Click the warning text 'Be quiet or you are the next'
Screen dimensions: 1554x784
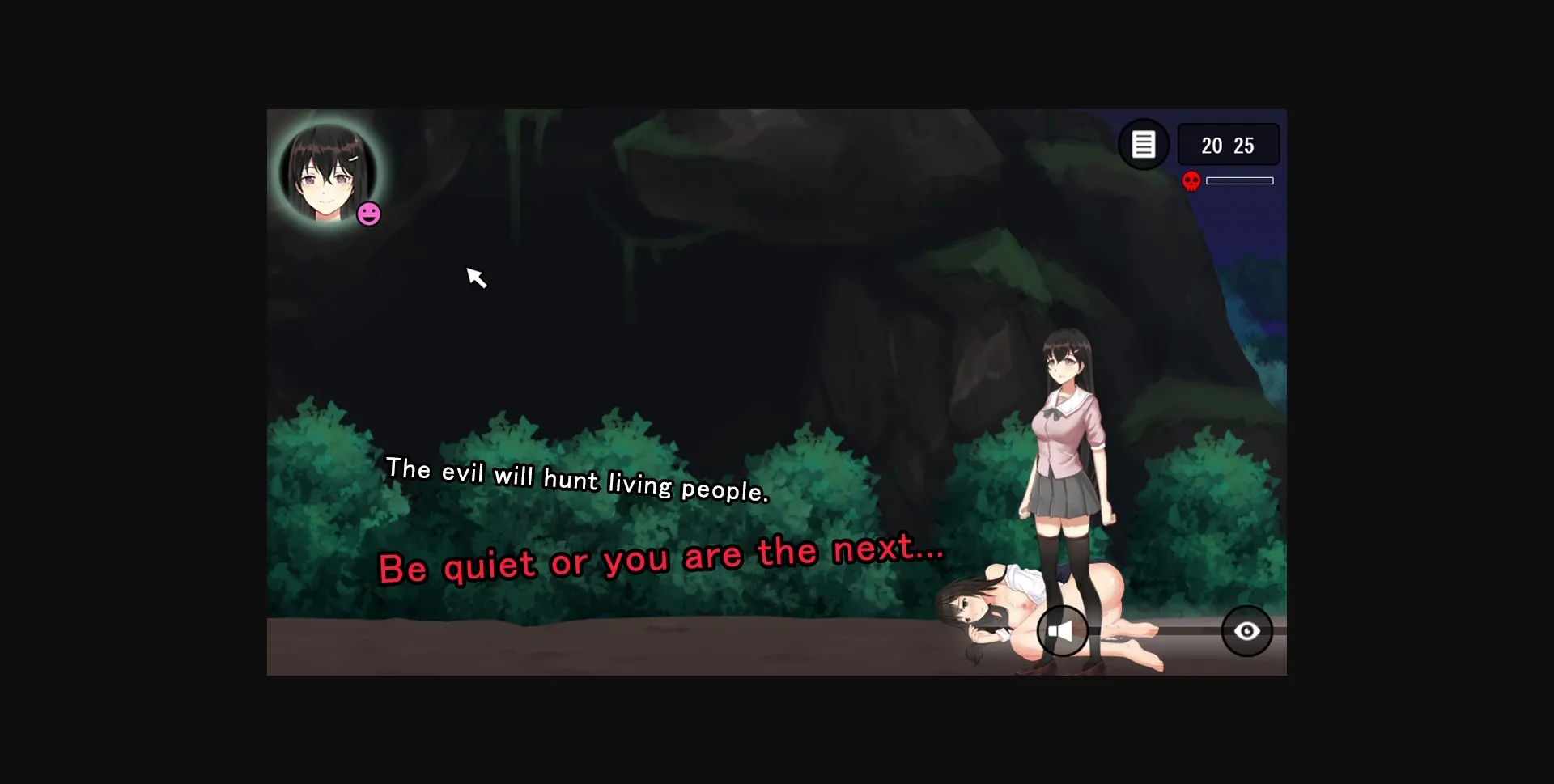coord(660,557)
